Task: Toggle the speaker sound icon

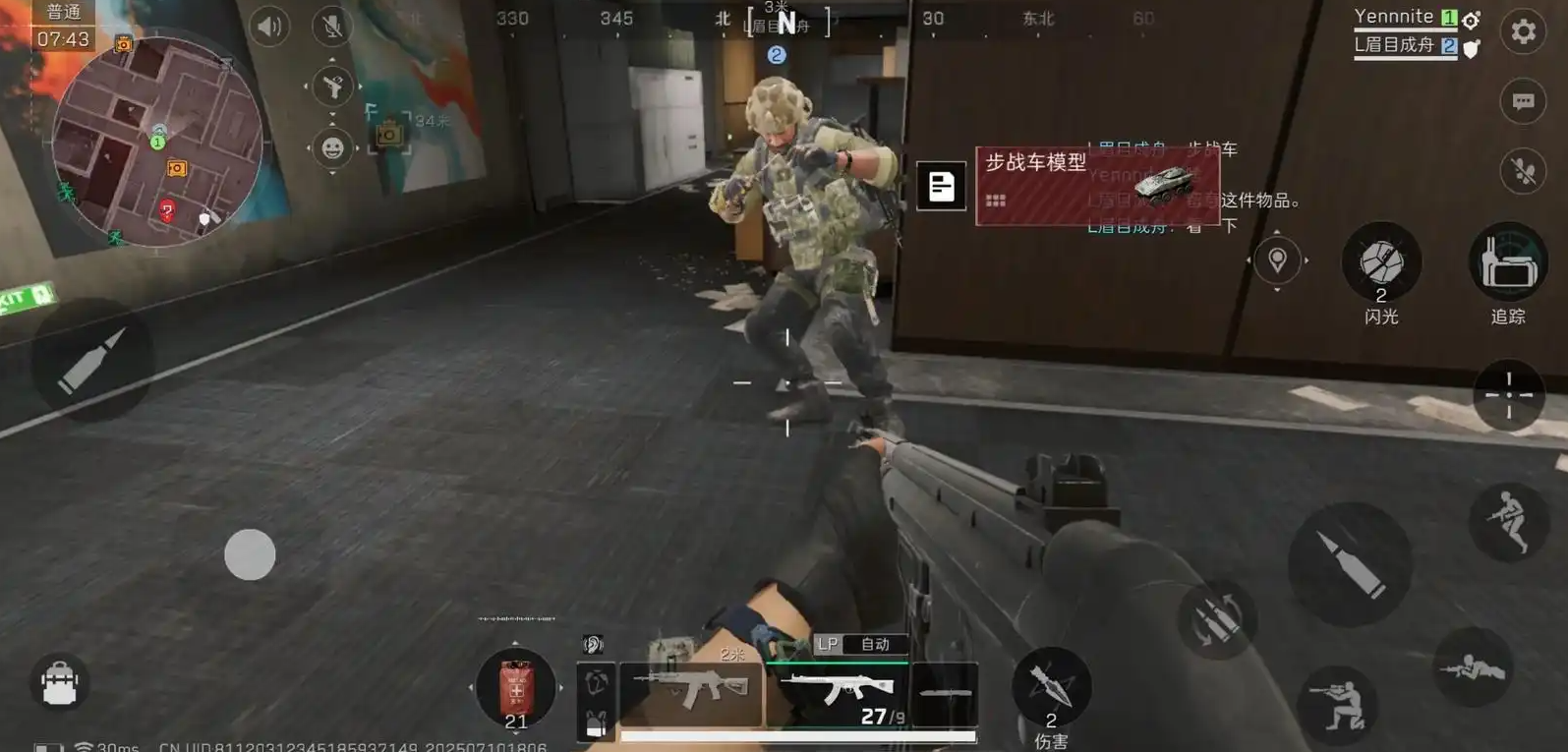Action: click(268, 27)
